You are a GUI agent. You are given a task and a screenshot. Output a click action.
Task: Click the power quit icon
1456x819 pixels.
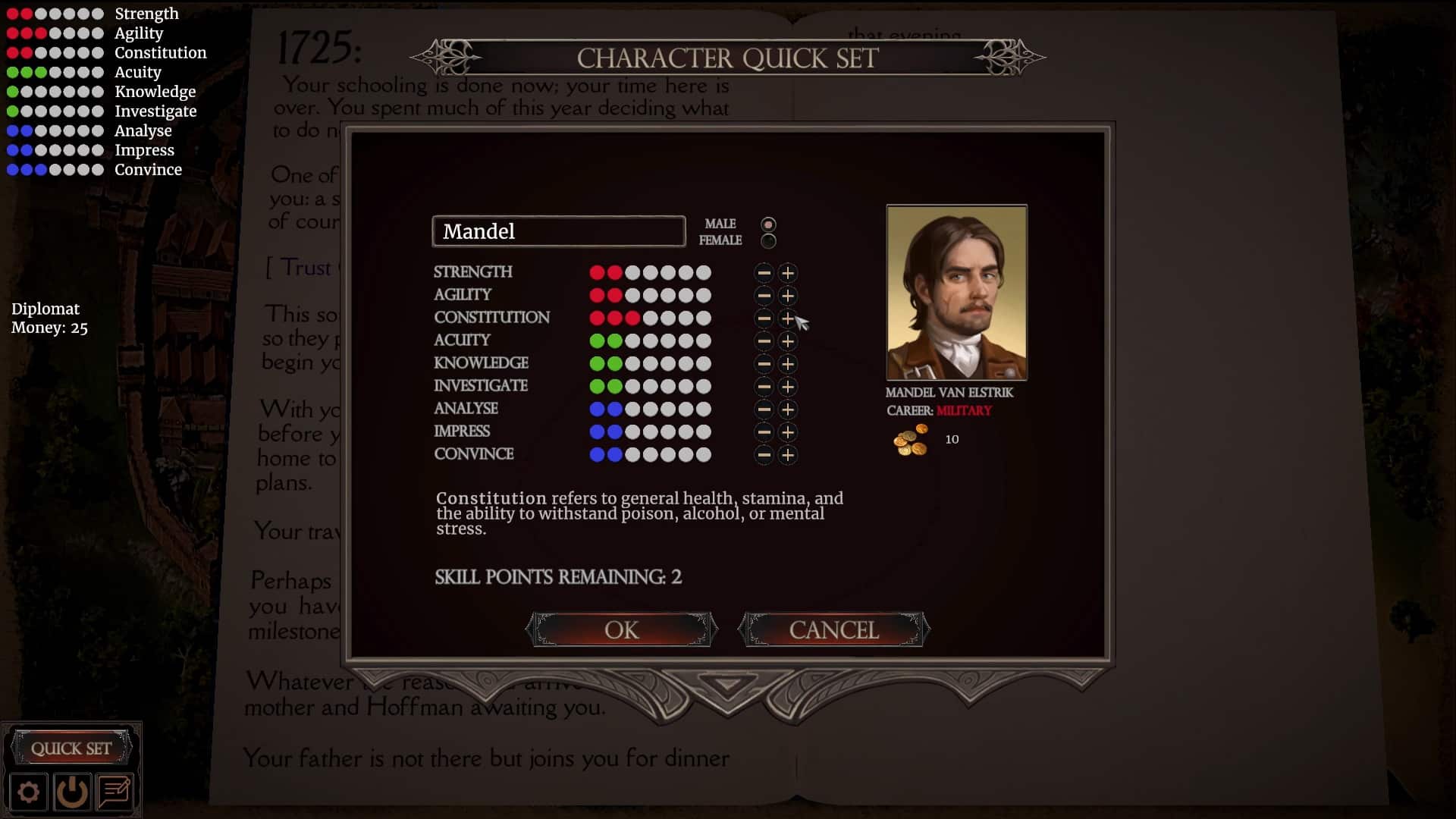pos(72,792)
